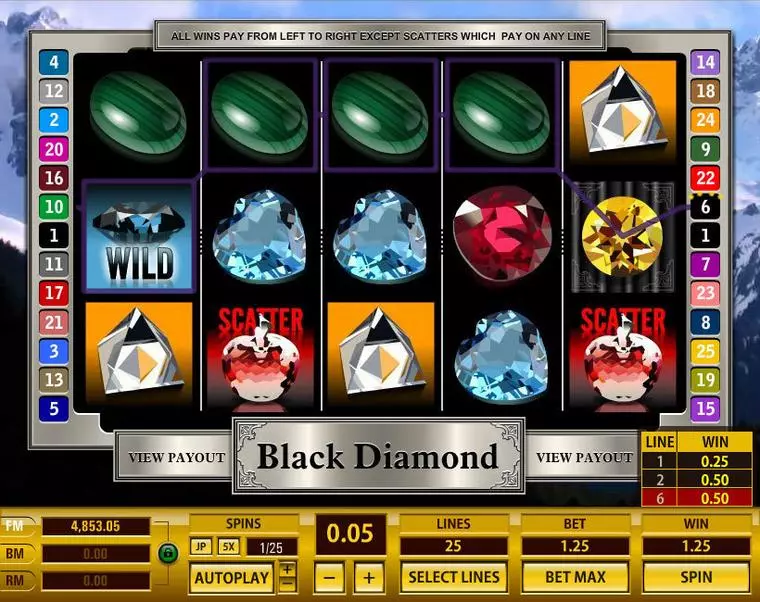
Task: Choose payline number 22
Action: [x=706, y=178]
